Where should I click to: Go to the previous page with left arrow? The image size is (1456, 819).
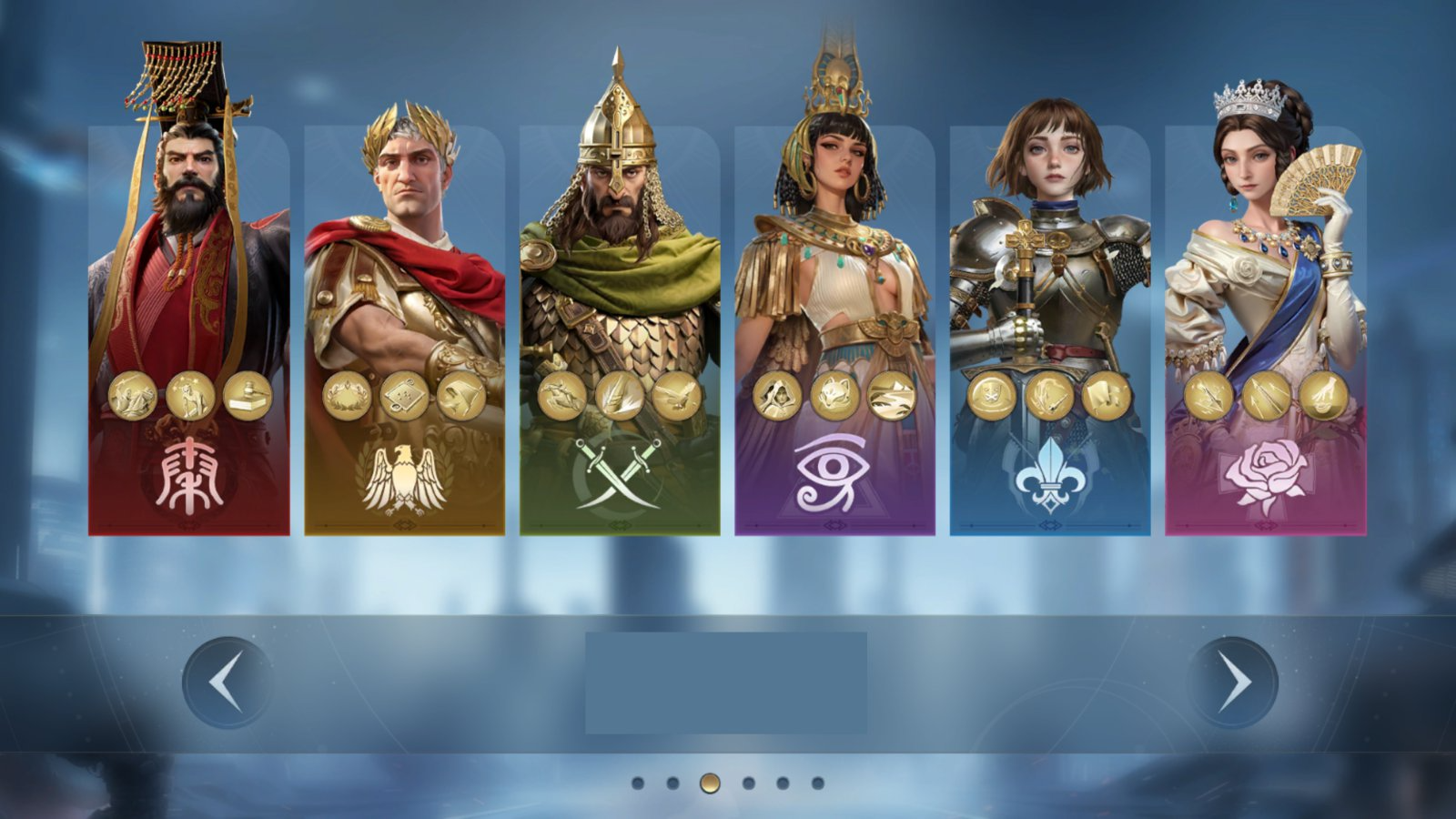(227, 682)
